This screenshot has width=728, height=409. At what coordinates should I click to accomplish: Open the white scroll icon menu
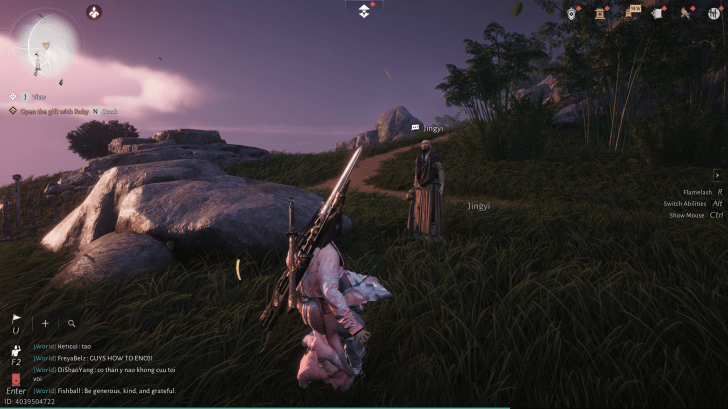coord(659,13)
